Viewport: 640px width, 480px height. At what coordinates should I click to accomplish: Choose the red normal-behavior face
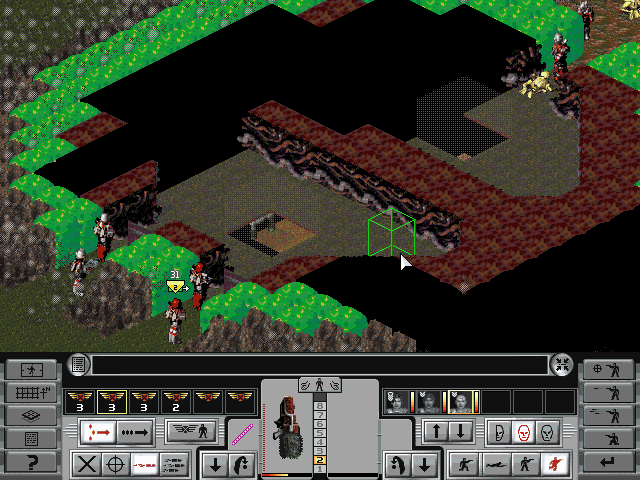point(522,432)
